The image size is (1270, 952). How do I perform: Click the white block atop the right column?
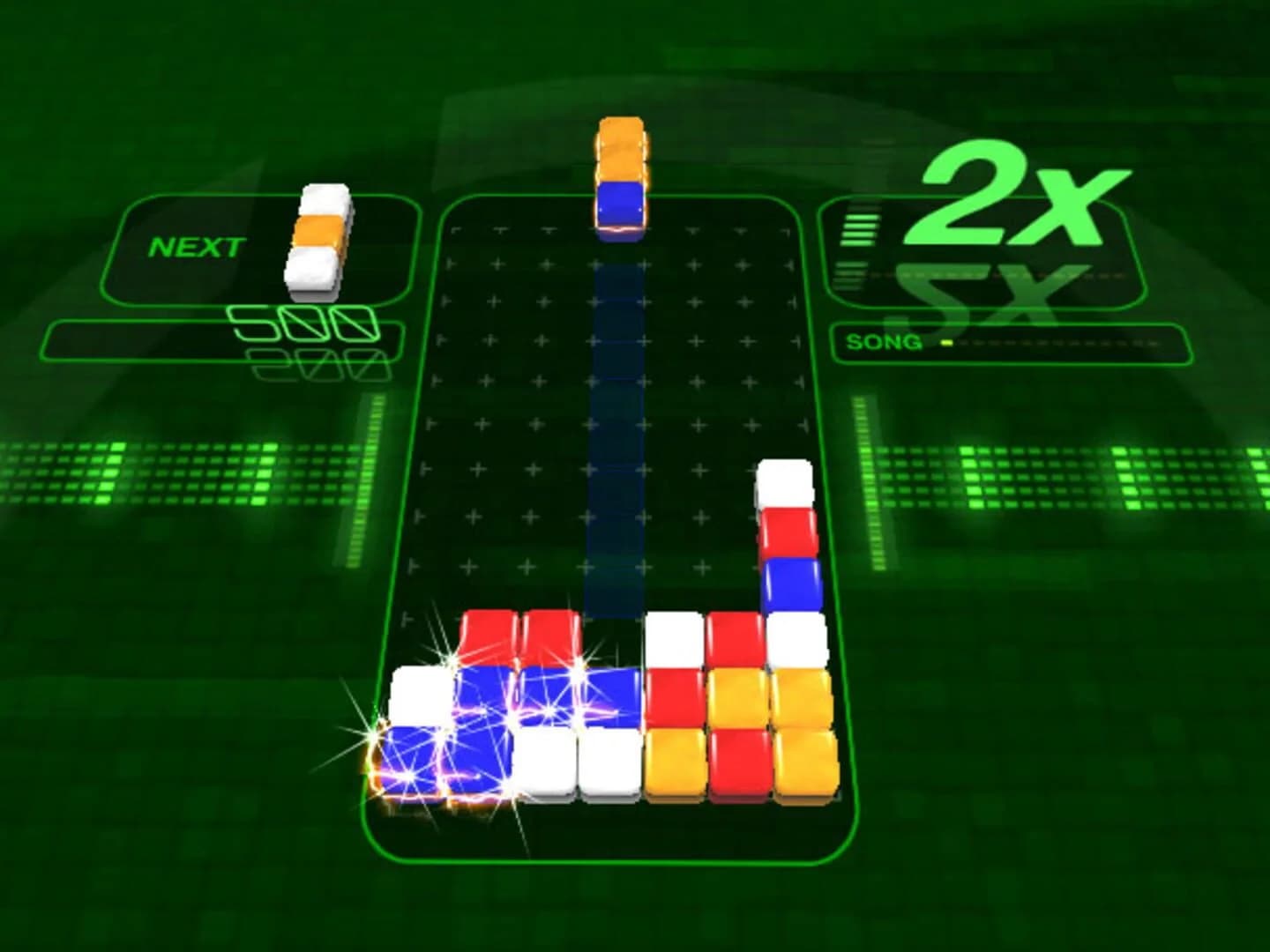(x=783, y=484)
